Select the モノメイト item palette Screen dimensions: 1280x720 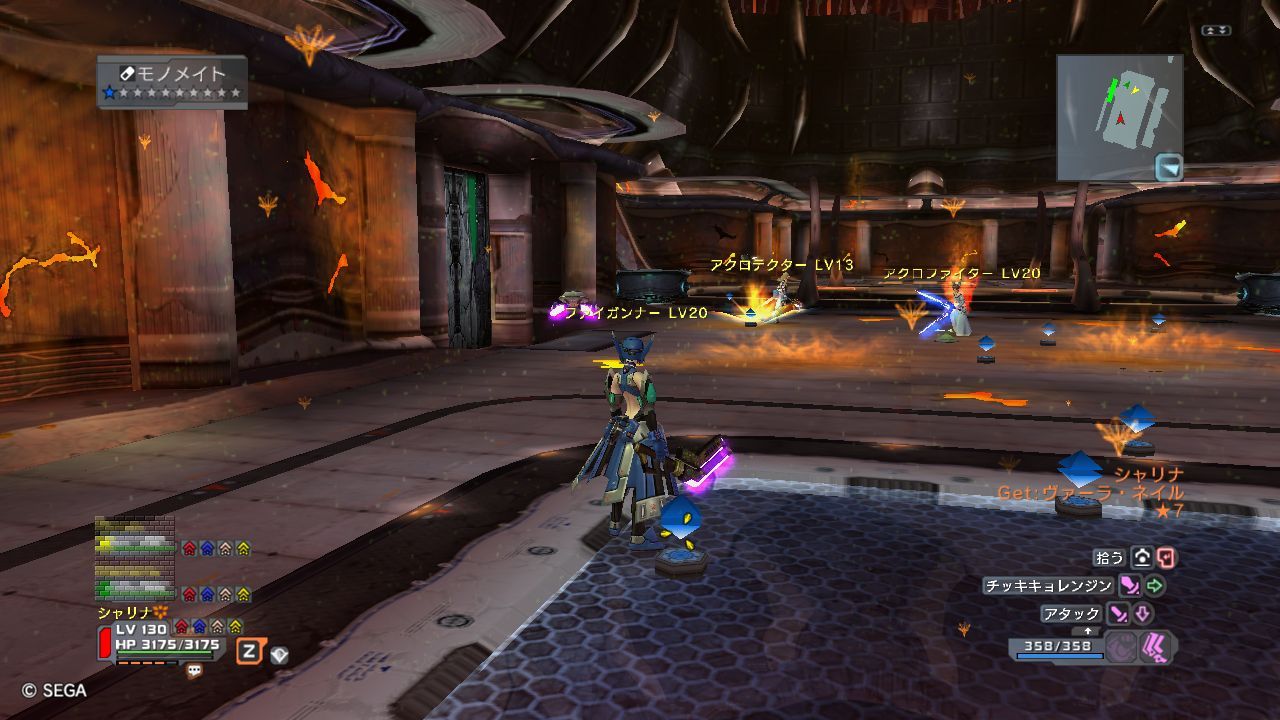[x=172, y=81]
